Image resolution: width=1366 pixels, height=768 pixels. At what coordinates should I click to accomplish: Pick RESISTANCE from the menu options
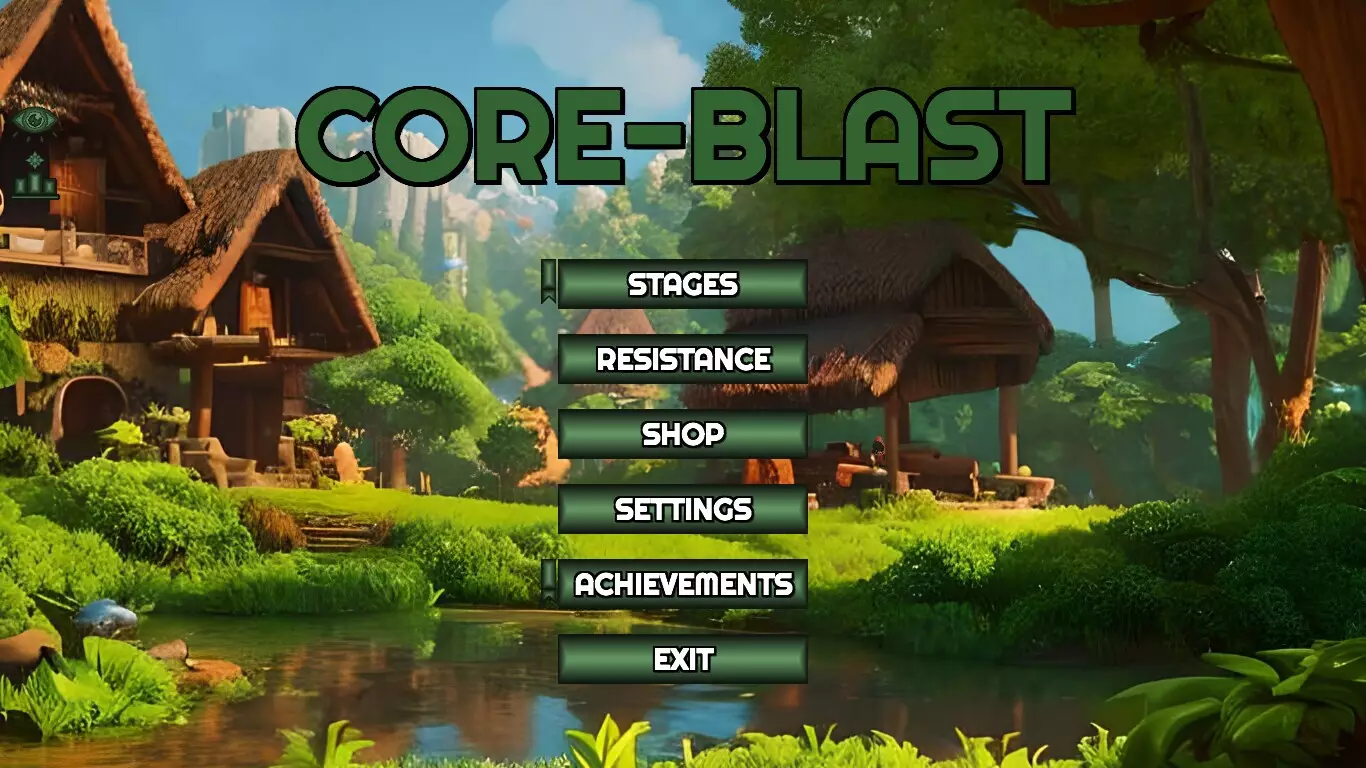click(x=683, y=360)
